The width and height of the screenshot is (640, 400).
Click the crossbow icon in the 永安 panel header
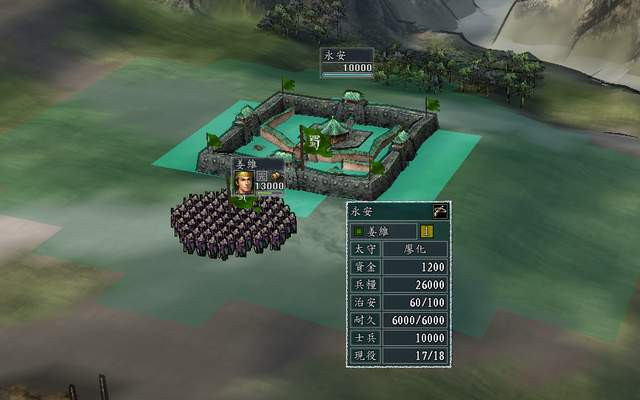click(x=439, y=211)
